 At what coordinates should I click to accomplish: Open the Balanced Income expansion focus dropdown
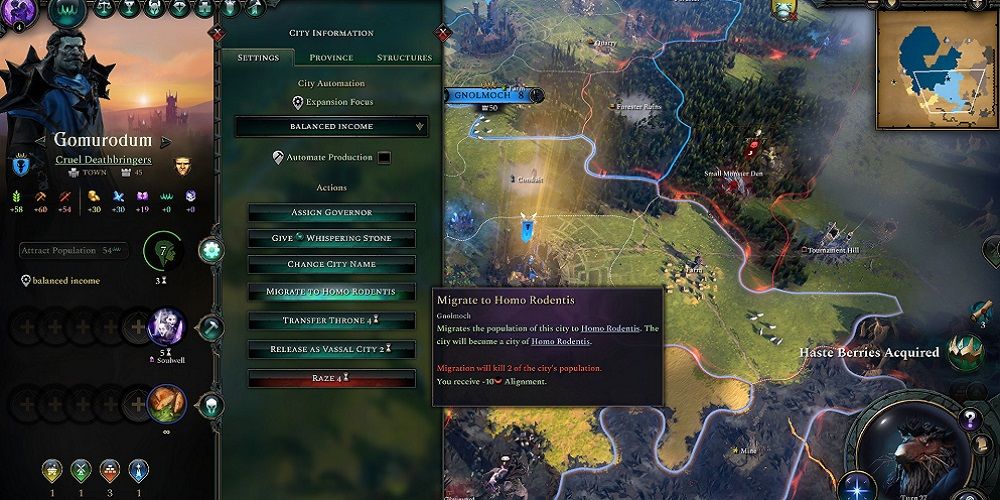pos(331,127)
